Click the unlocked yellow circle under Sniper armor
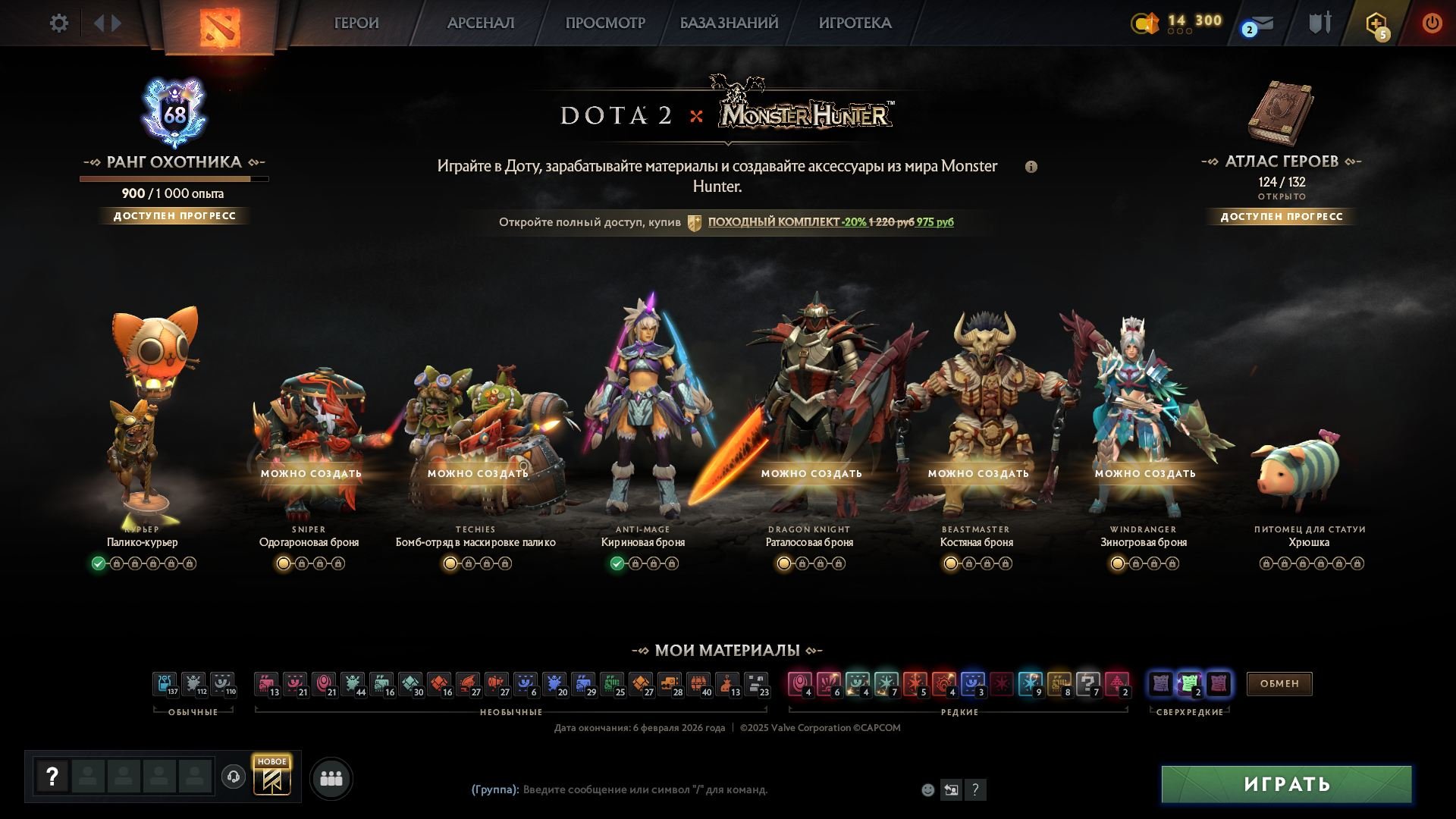This screenshot has height=819, width=1456. click(281, 563)
